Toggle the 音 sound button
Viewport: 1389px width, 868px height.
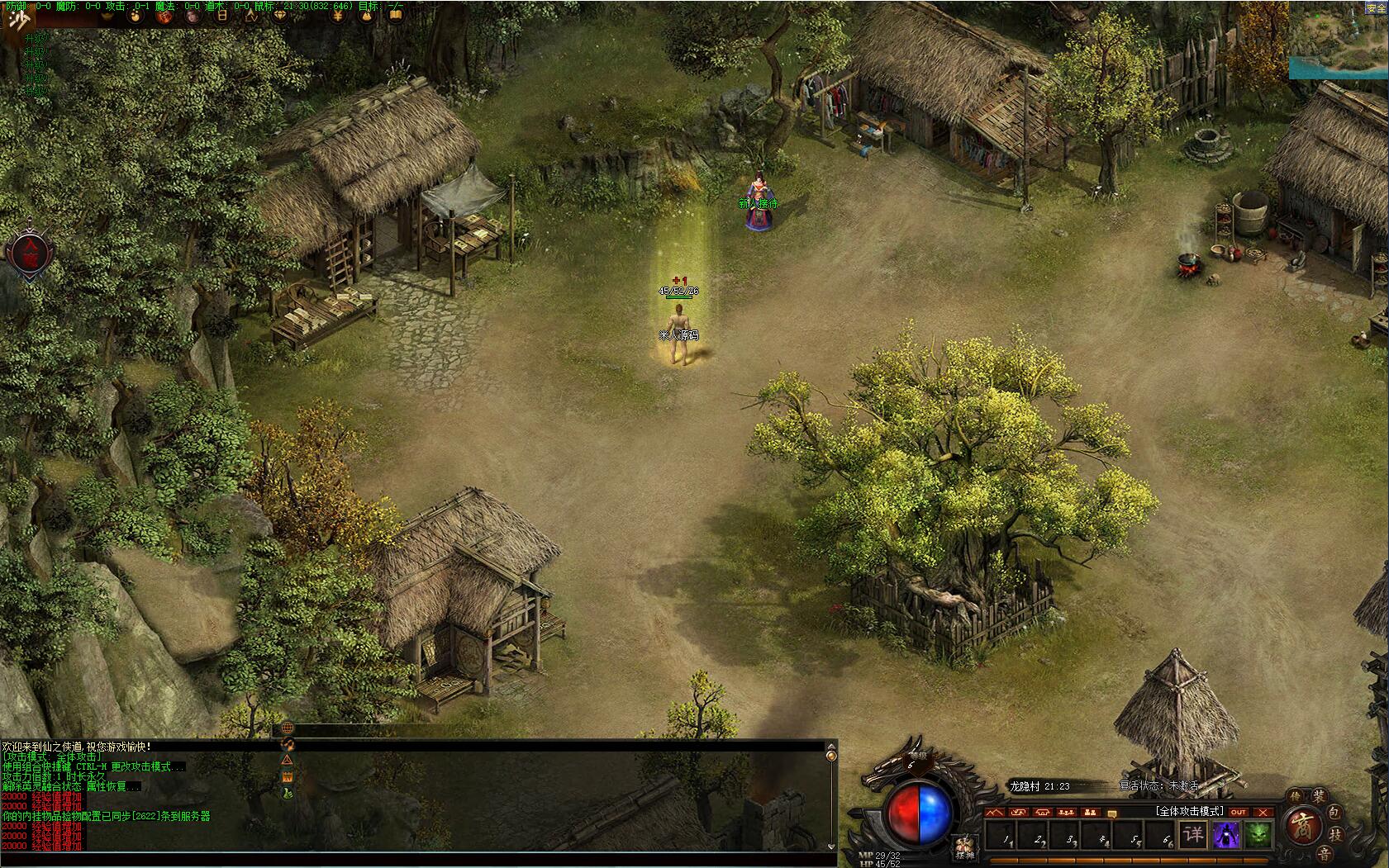click(x=1325, y=854)
